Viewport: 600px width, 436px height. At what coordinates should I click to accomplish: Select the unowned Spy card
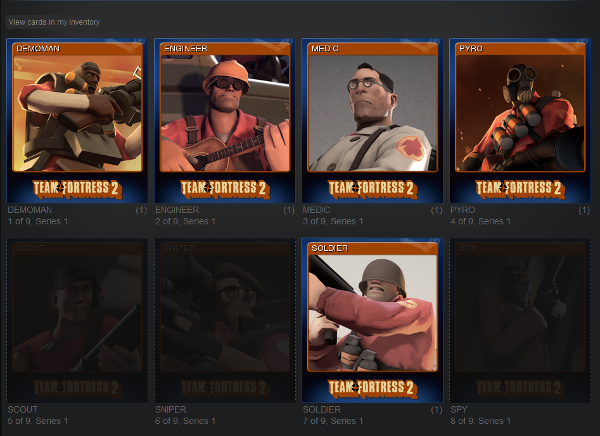(519, 319)
